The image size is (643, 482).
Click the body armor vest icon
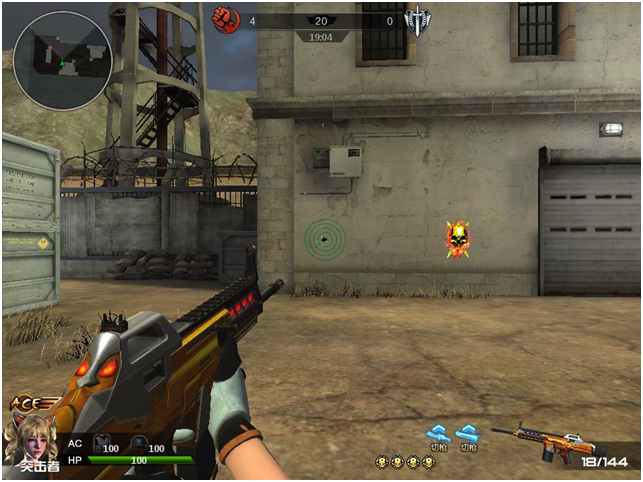[x=100, y=442]
